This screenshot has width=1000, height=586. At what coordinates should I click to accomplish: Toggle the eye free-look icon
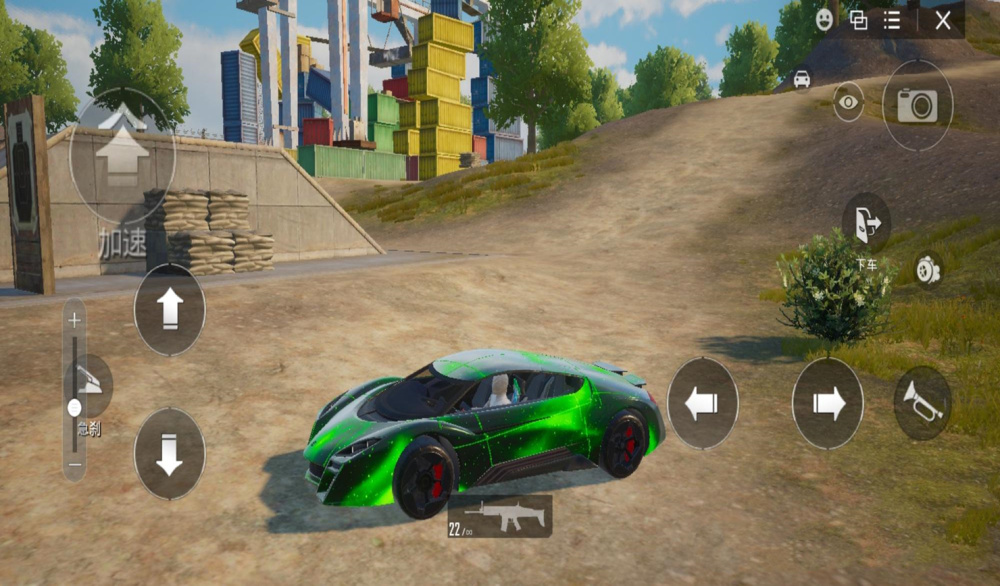848,101
